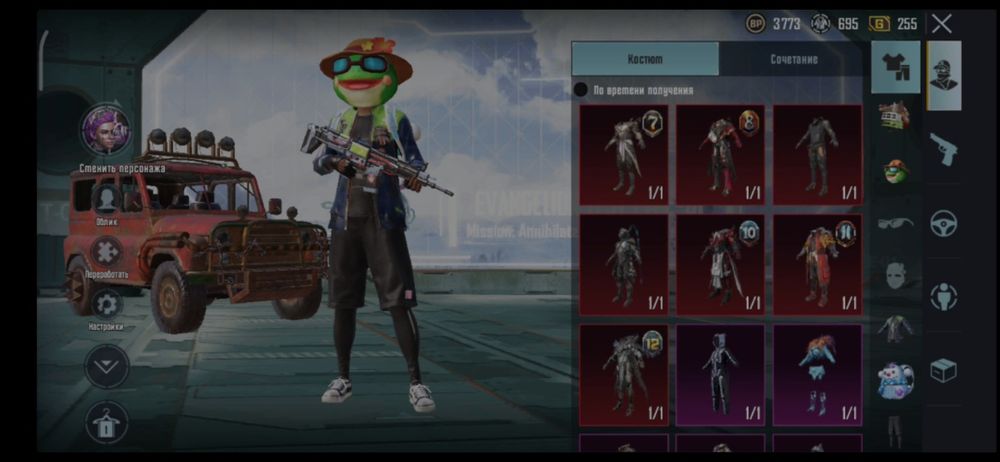1000x462 pixels.
Task: Expand the down-arrow chevron button
Action: click(x=107, y=367)
